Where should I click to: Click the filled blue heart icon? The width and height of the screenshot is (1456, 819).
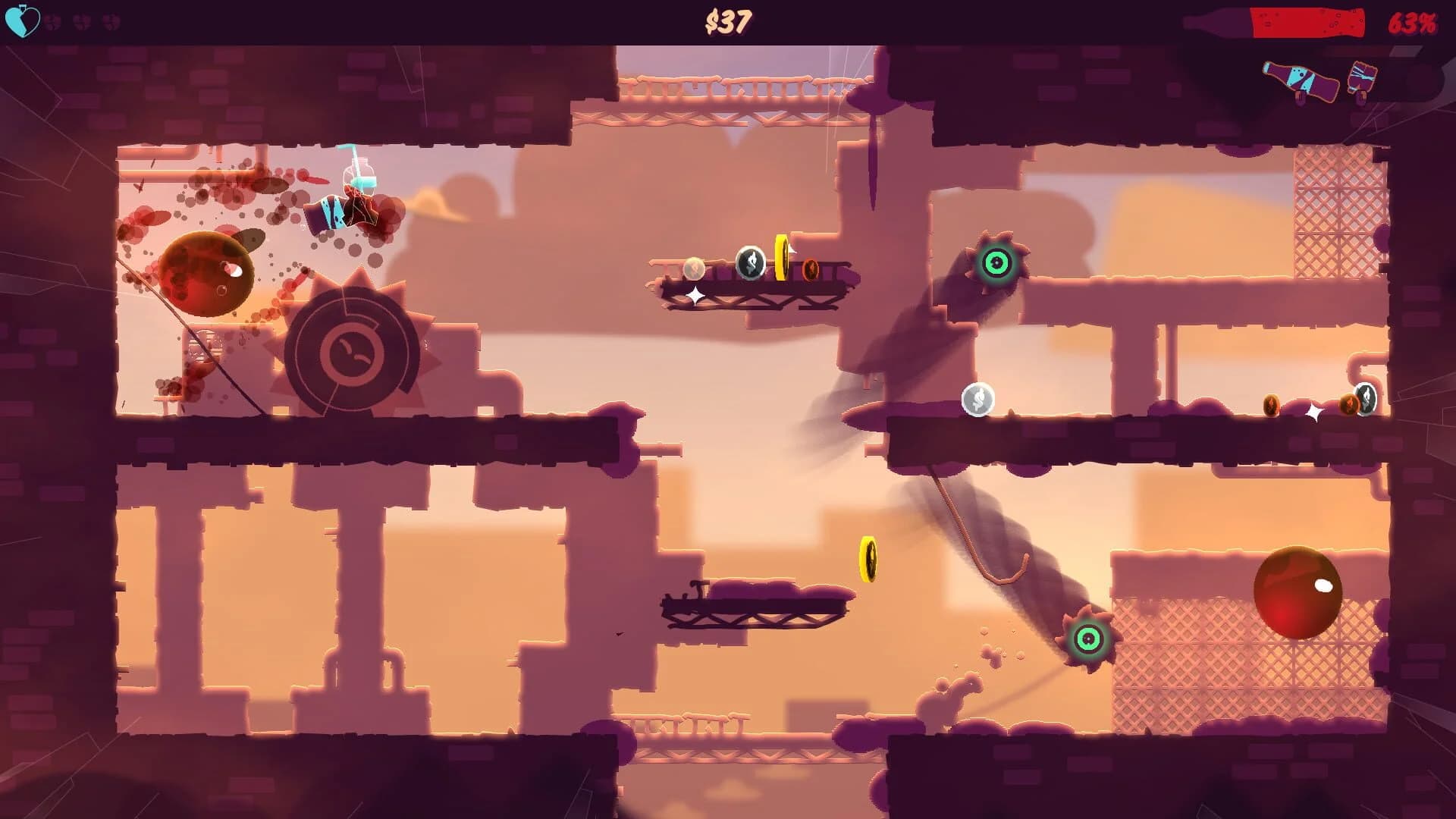coord(23,21)
